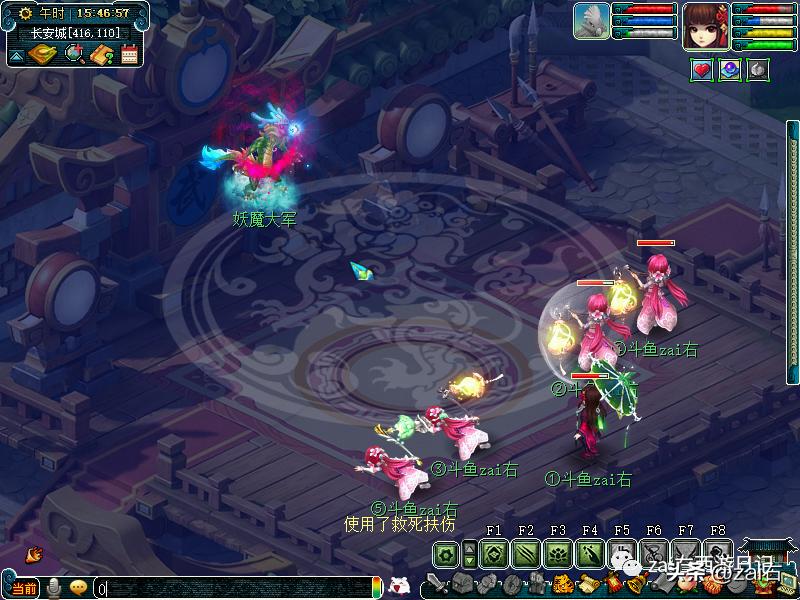The width and height of the screenshot is (800, 600).
Task: Open the tiger head icon in bottom menu
Action: click(563, 584)
